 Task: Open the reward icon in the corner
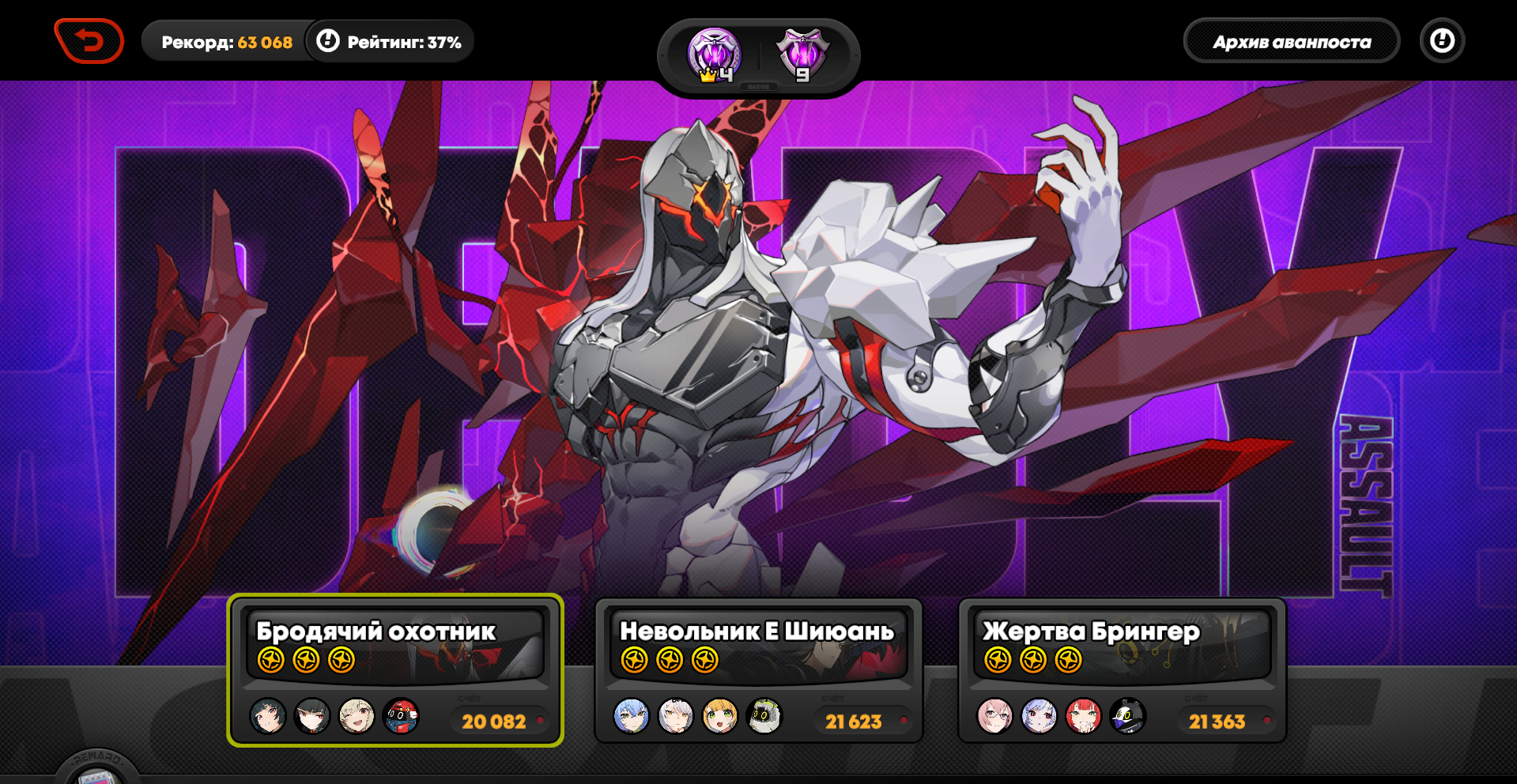(97, 769)
